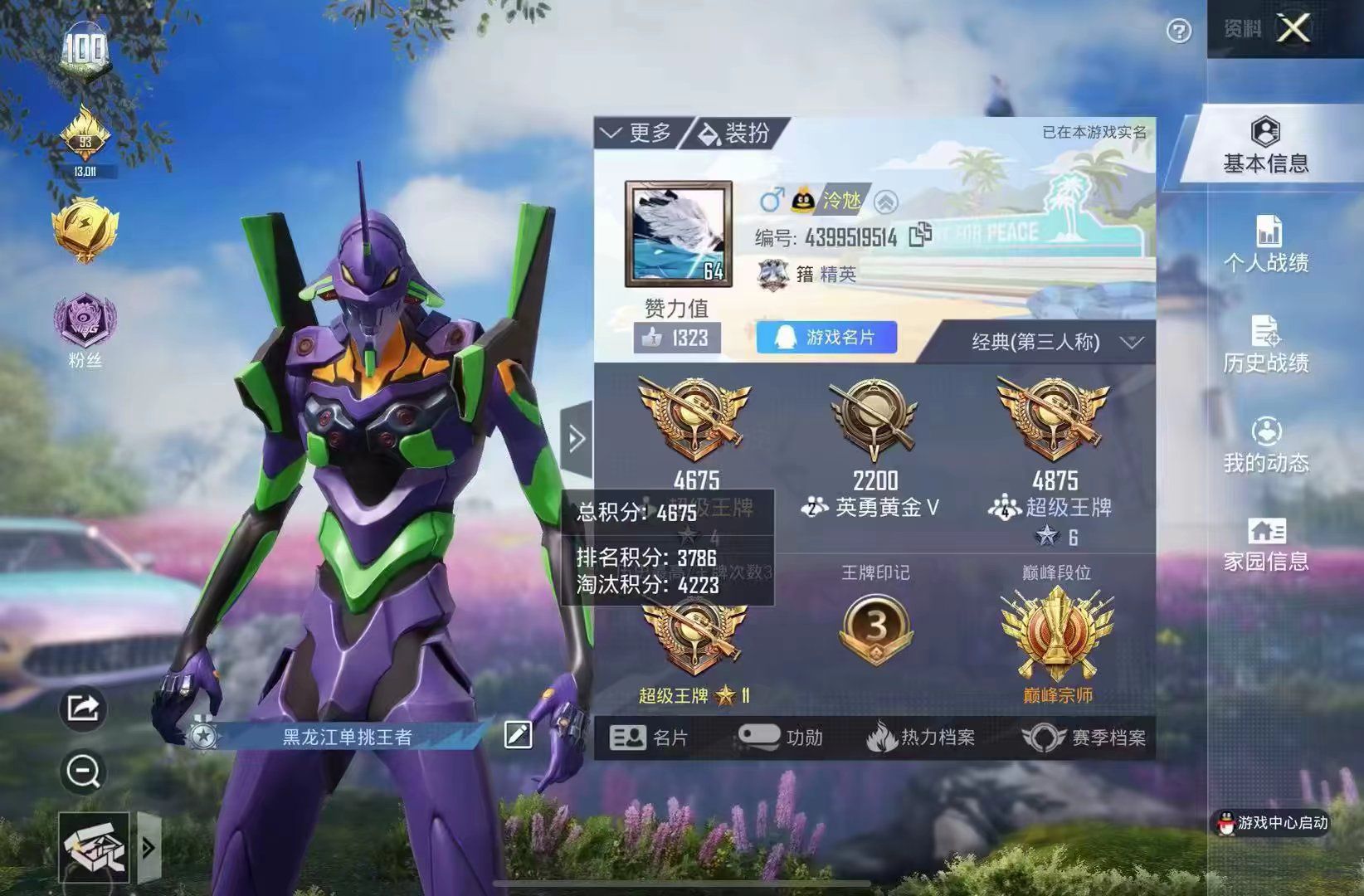Zoom out the character with the magnifier
The height and width of the screenshot is (896, 1364).
pos(83,772)
